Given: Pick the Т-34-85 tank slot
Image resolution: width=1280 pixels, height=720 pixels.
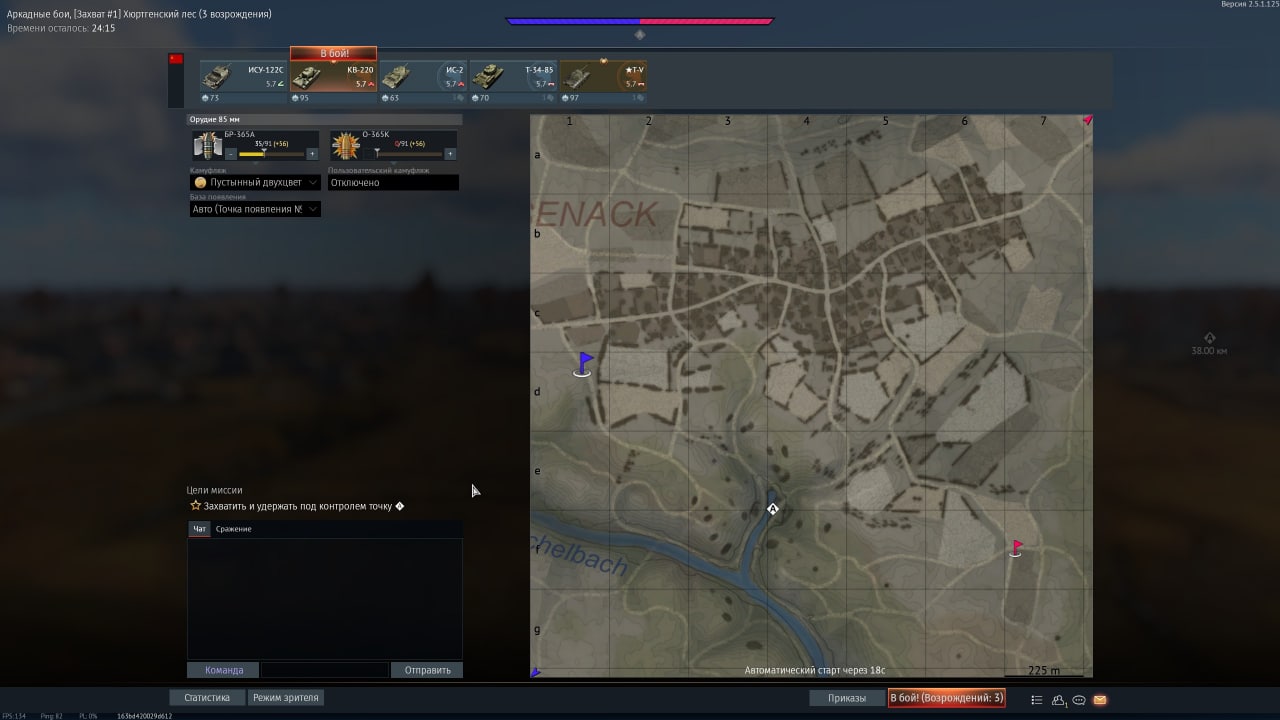Looking at the screenshot, I should 513,77.
